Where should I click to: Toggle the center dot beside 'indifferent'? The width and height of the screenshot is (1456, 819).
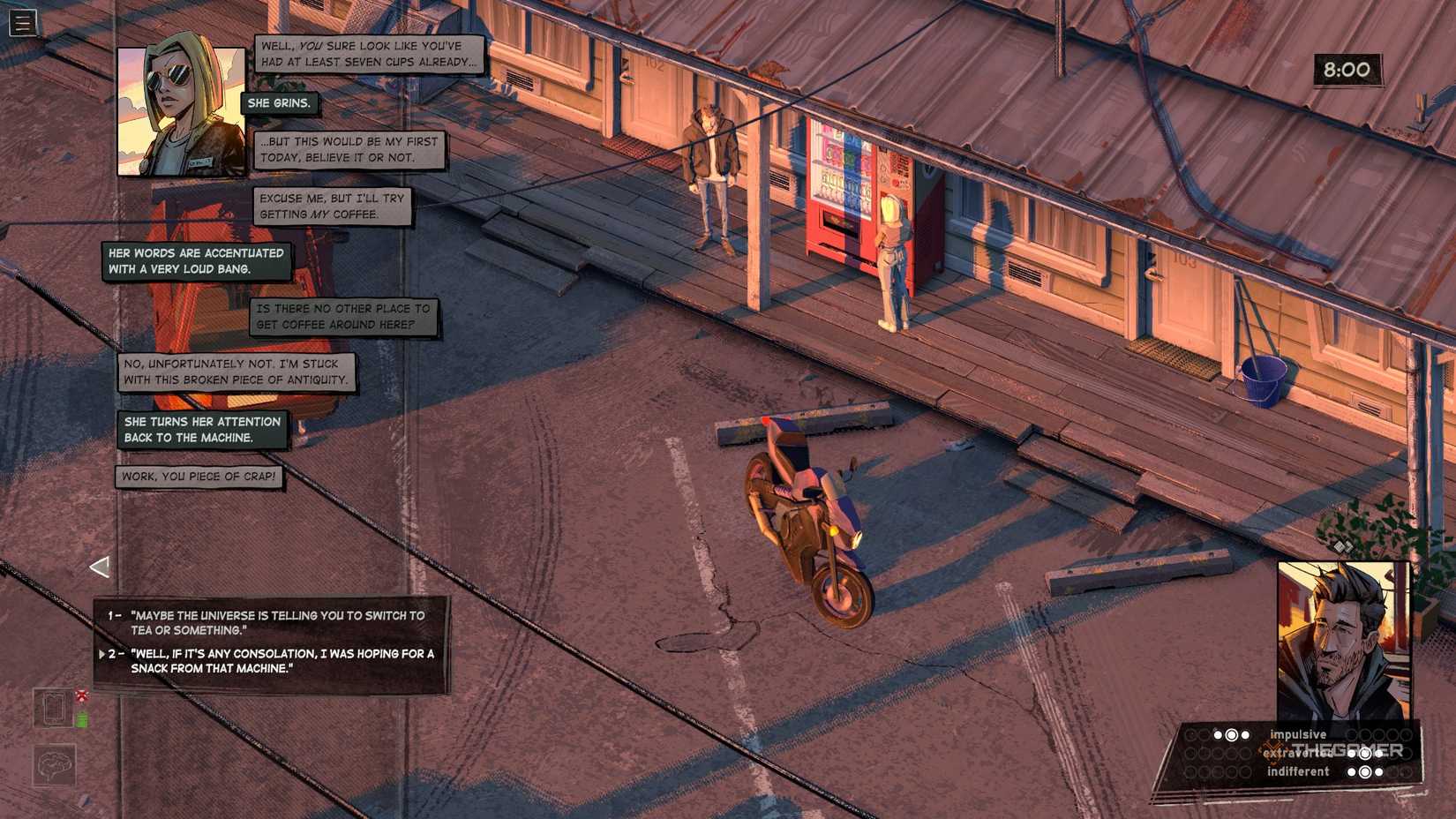point(1365,771)
